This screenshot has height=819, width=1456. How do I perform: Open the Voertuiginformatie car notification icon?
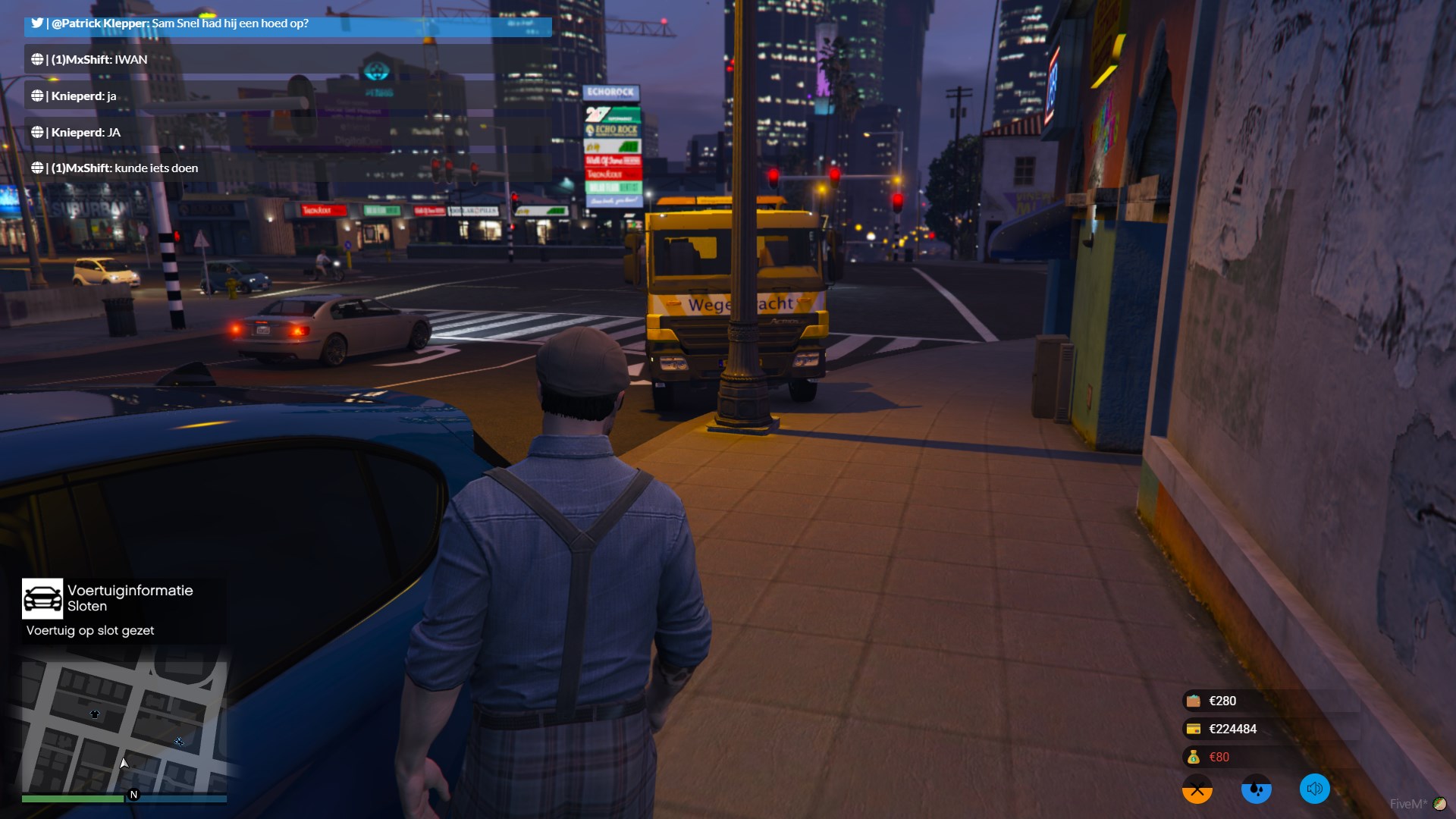point(42,599)
